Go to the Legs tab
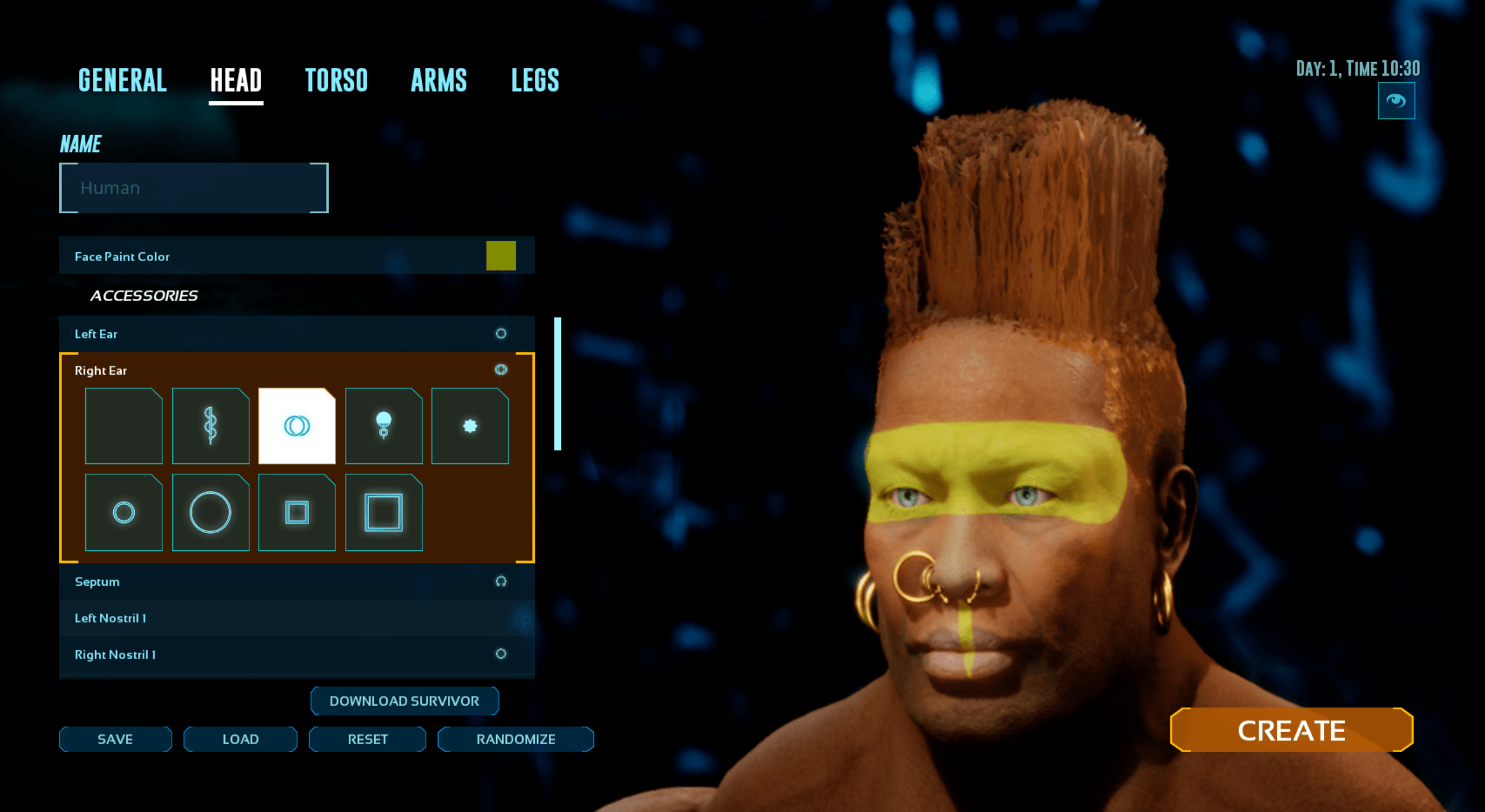Screen dimensions: 1485x812 [535, 80]
